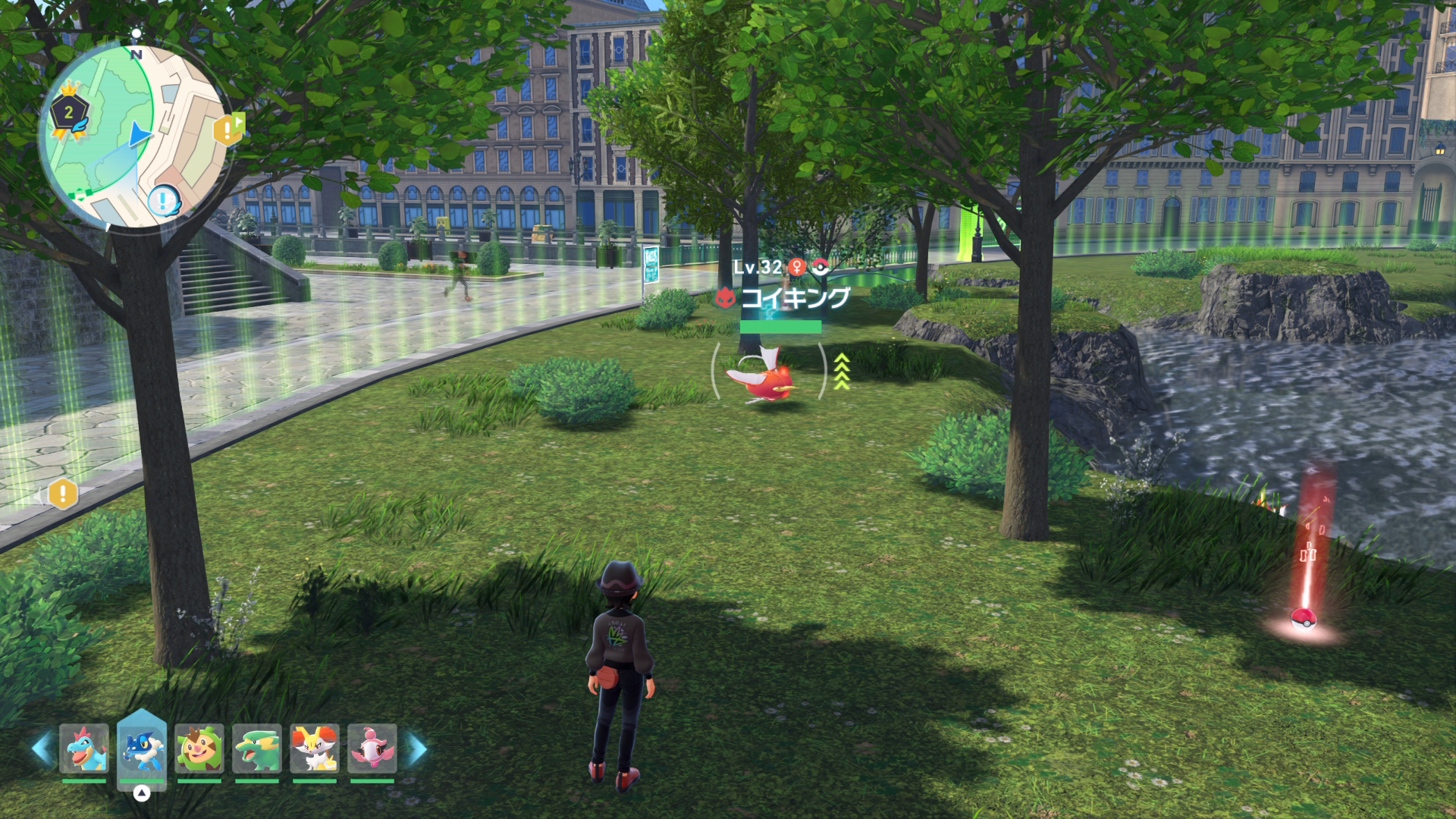Select the highlighted Frogadier party slot
Image resolution: width=1456 pixels, height=819 pixels.
(x=142, y=748)
